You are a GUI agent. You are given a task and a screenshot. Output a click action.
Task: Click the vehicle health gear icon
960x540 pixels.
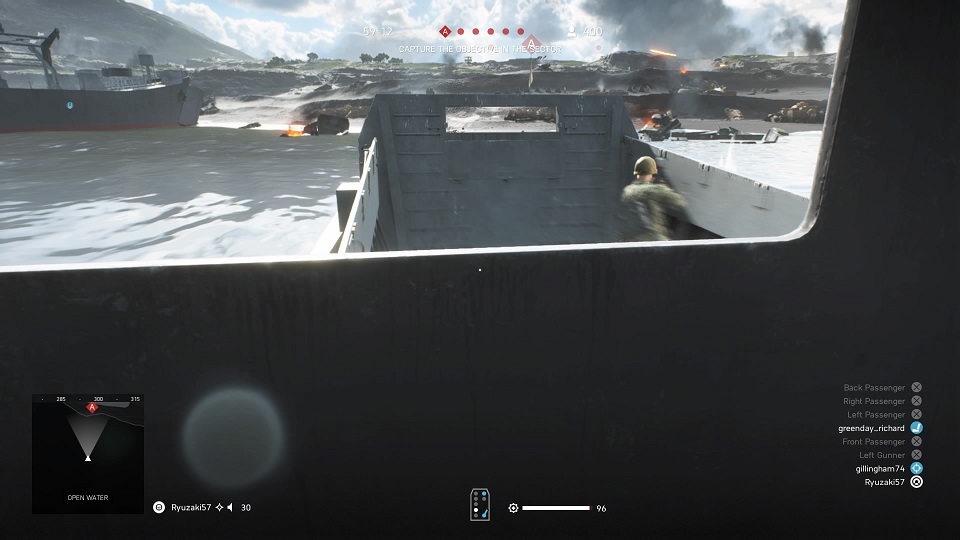[x=513, y=508]
